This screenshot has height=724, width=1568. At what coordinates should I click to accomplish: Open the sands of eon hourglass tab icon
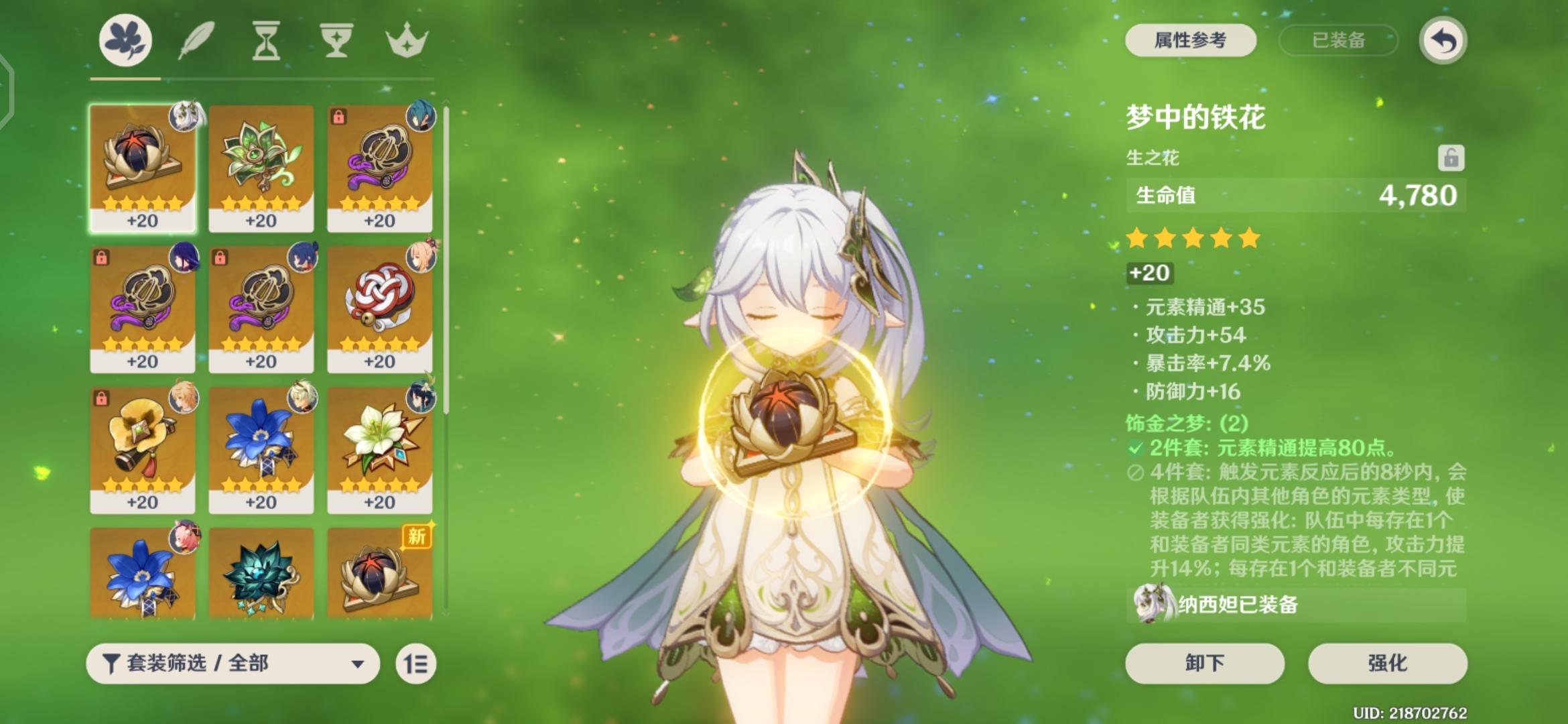266,40
